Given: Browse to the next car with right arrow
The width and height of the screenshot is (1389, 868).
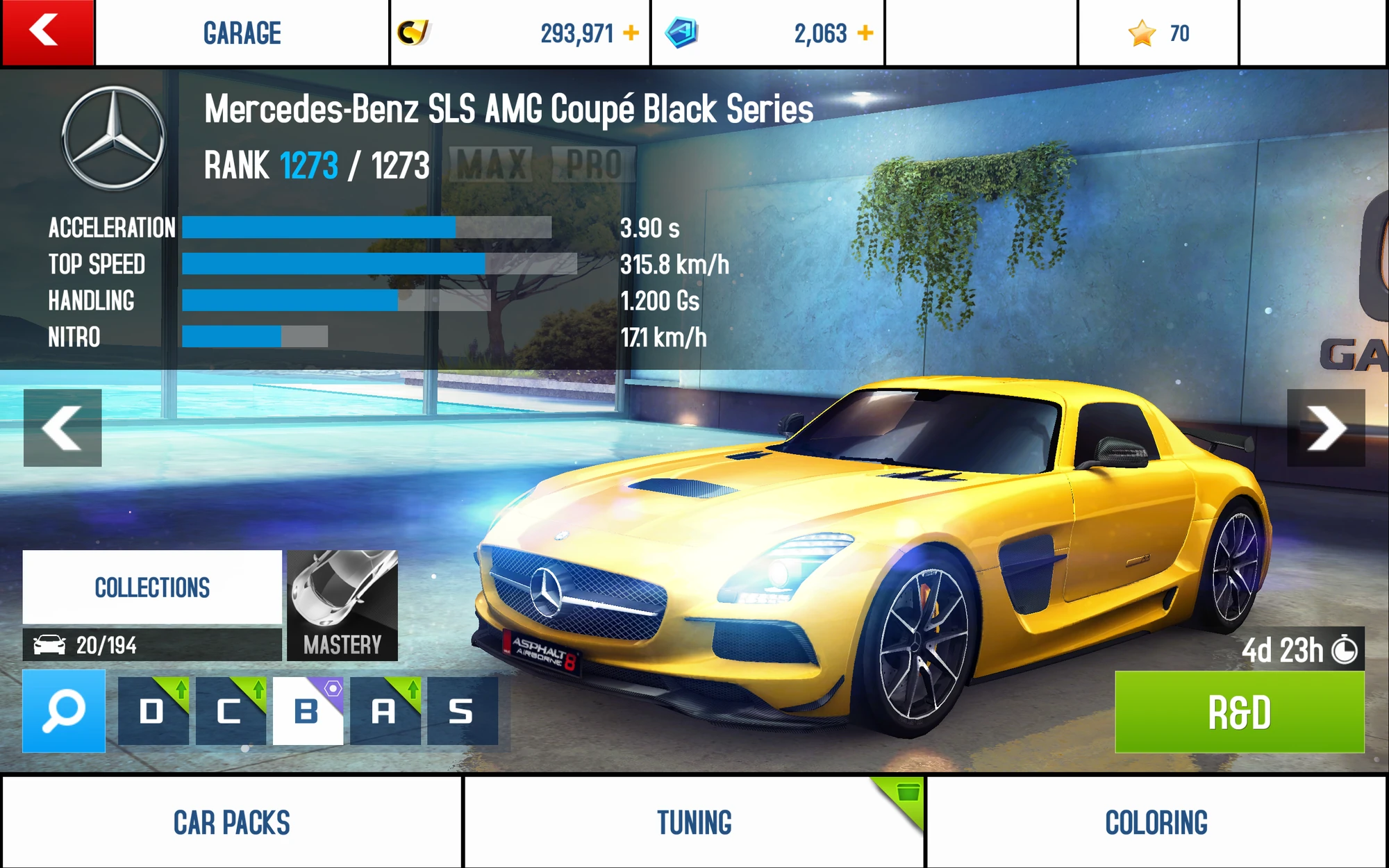Looking at the screenshot, I should point(1328,428).
